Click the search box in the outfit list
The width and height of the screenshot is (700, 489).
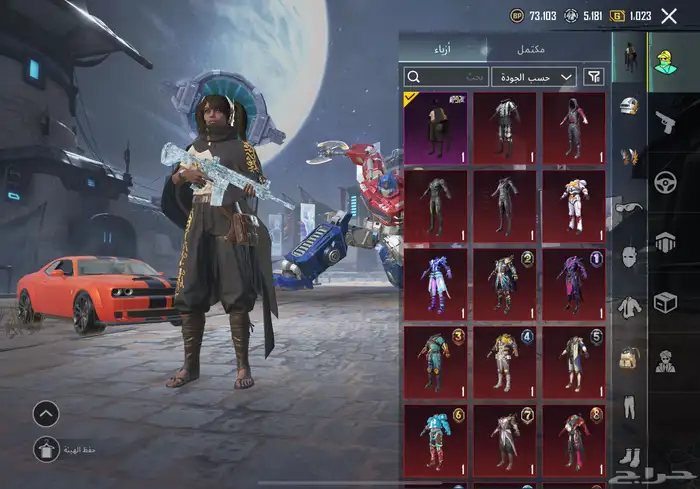(446, 76)
